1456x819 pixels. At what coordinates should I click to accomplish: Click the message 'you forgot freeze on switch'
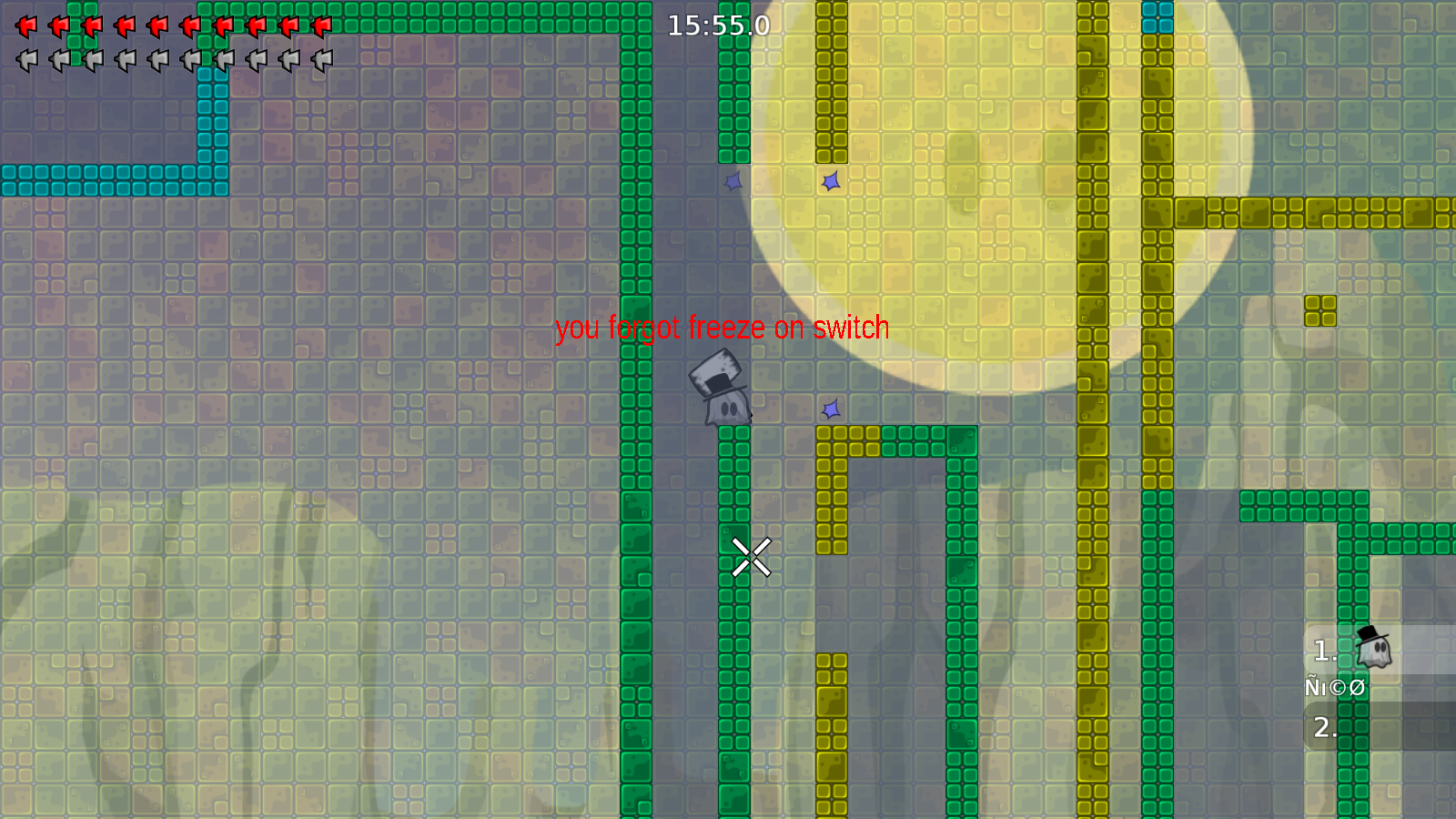723,329
